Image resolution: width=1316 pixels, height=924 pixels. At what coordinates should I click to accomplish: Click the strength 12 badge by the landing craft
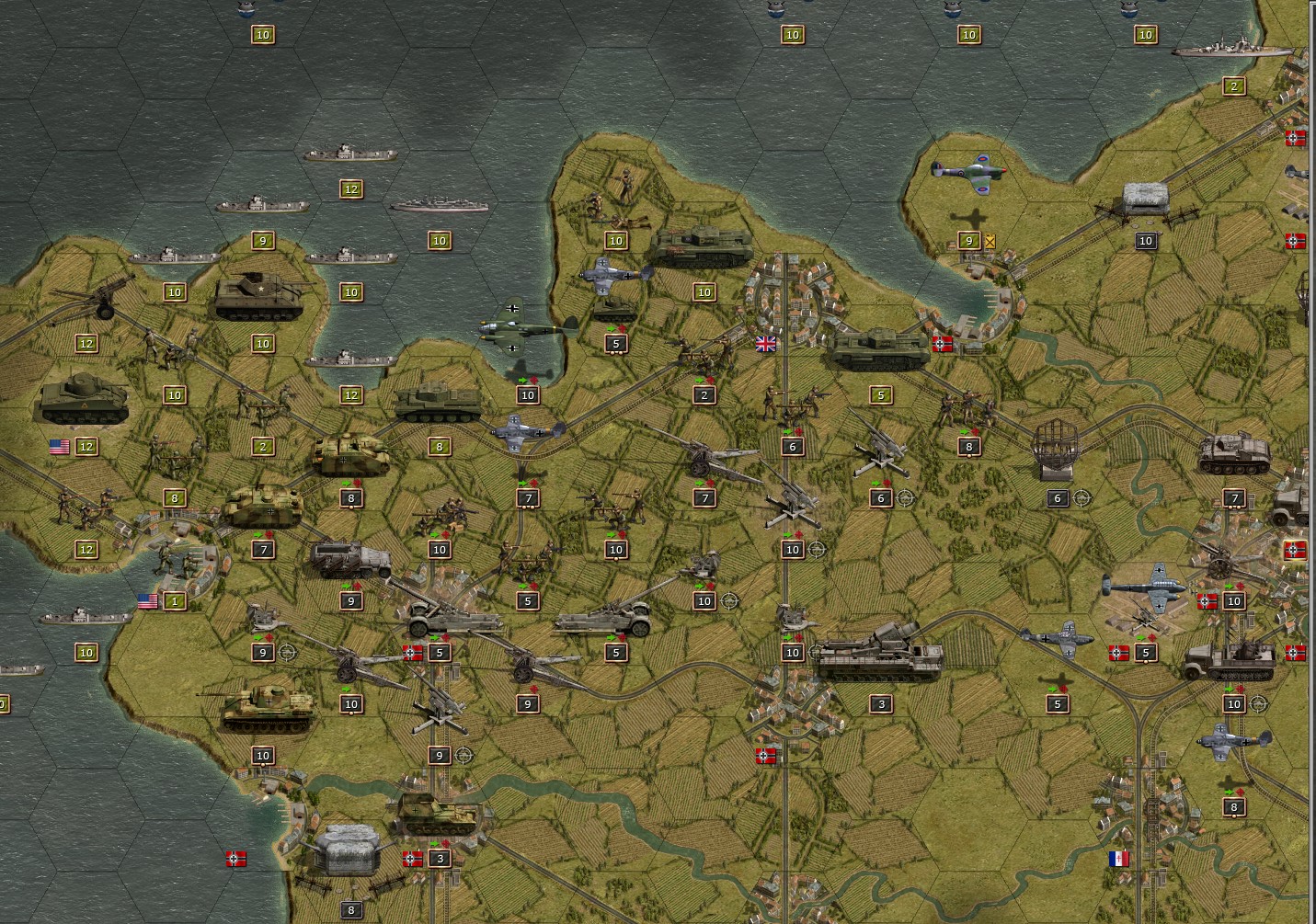(349, 190)
